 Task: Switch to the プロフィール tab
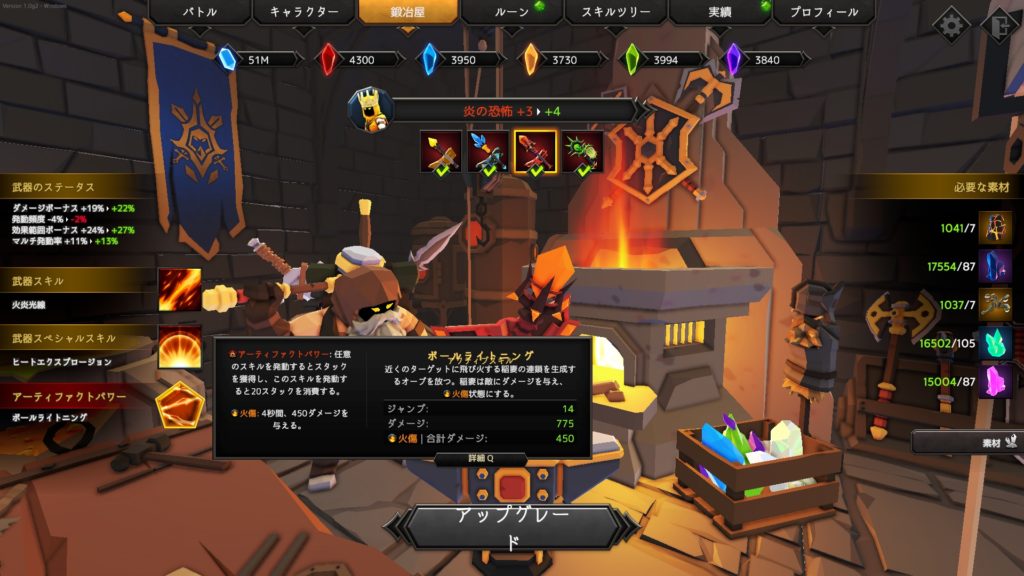pos(823,13)
